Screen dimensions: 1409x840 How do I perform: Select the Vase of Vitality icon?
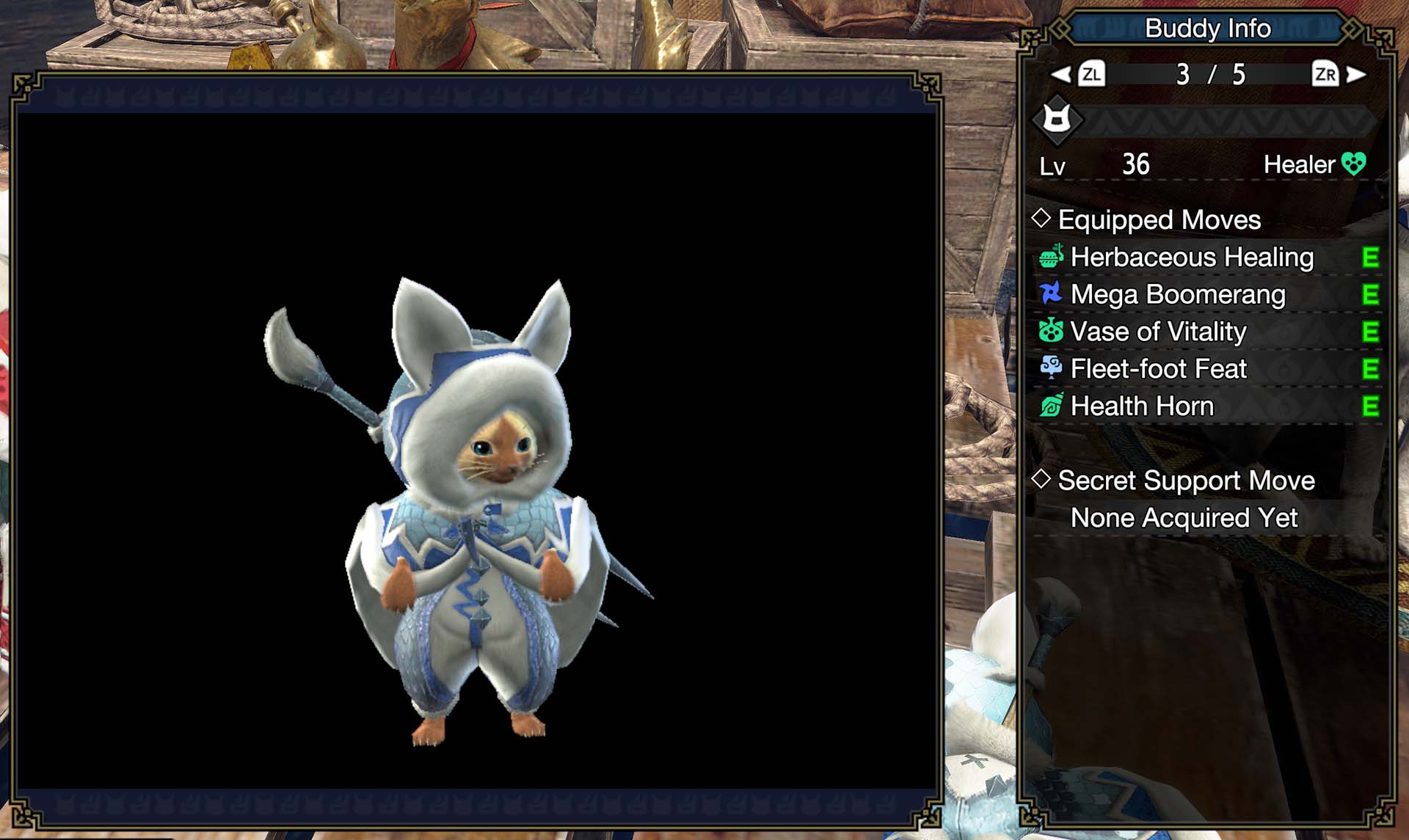click(1052, 332)
